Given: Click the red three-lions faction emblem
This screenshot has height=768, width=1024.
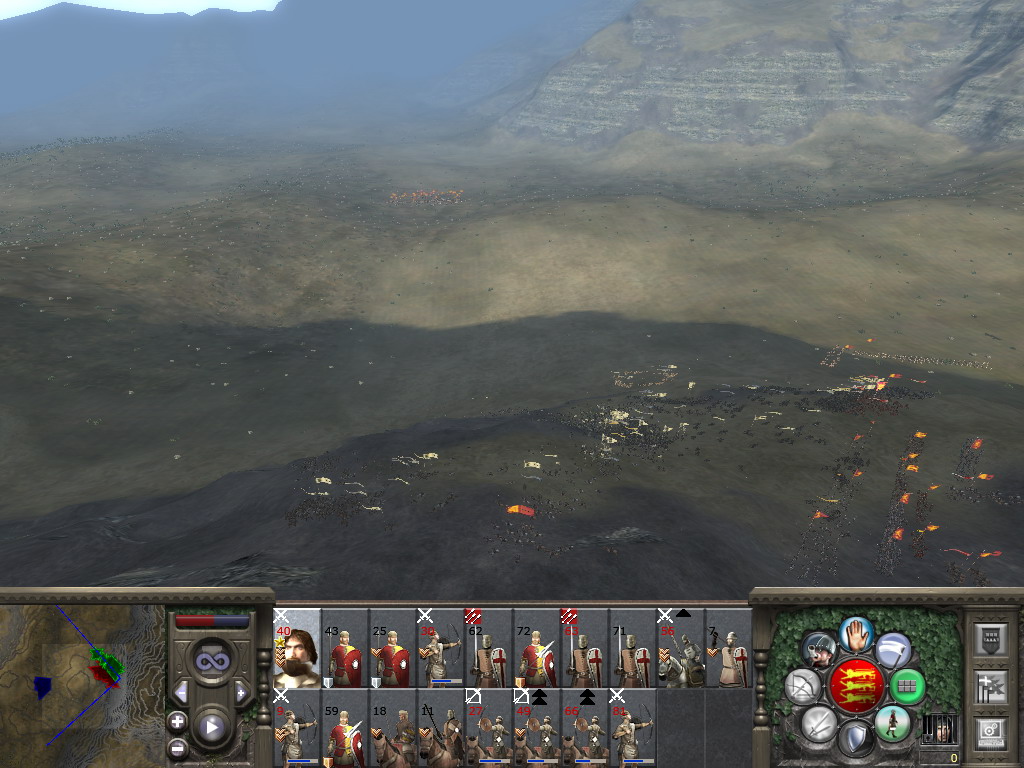Looking at the screenshot, I should 856,685.
